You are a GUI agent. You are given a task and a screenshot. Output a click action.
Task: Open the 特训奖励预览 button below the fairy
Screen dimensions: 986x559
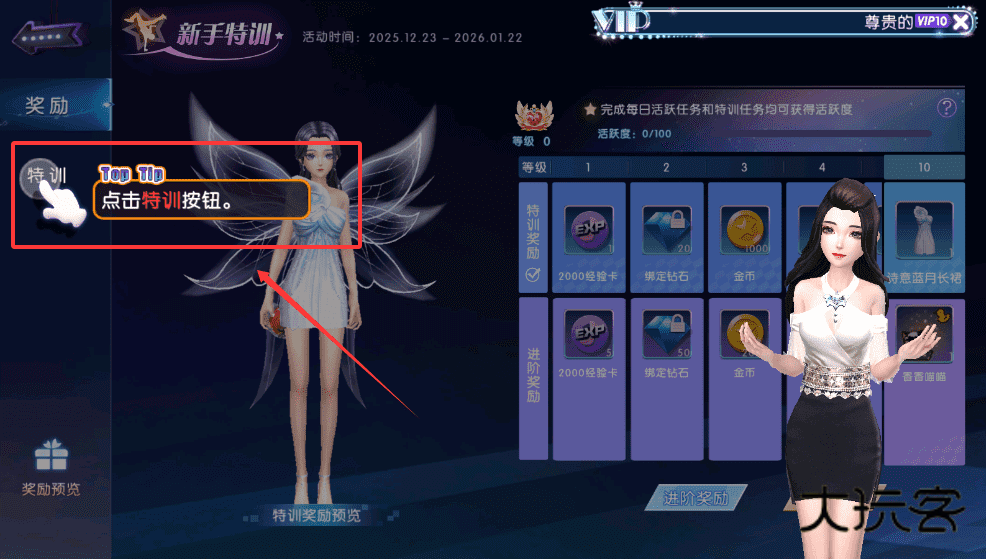[316, 516]
